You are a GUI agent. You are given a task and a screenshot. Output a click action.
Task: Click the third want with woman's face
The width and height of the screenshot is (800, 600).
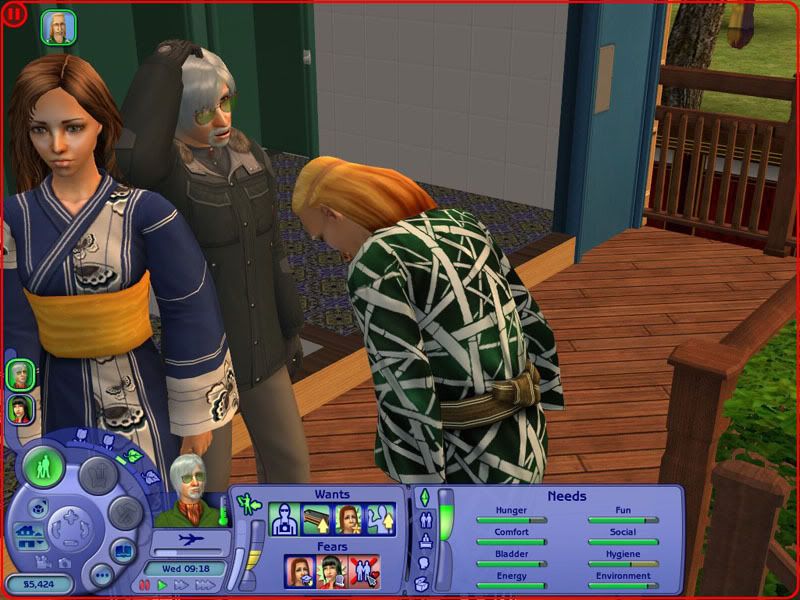click(x=349, y=519)
